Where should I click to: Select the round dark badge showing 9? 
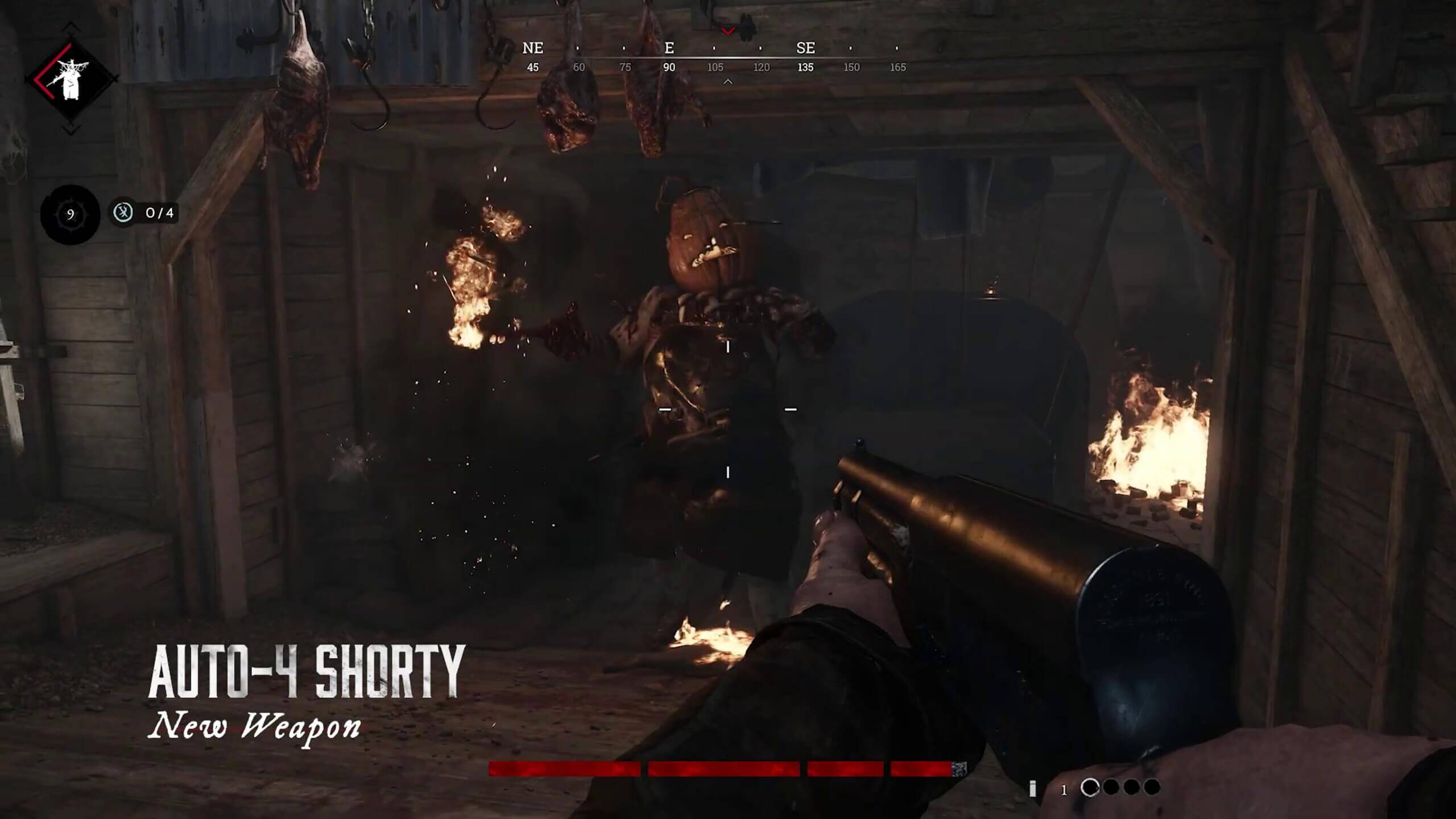point(70,214)
